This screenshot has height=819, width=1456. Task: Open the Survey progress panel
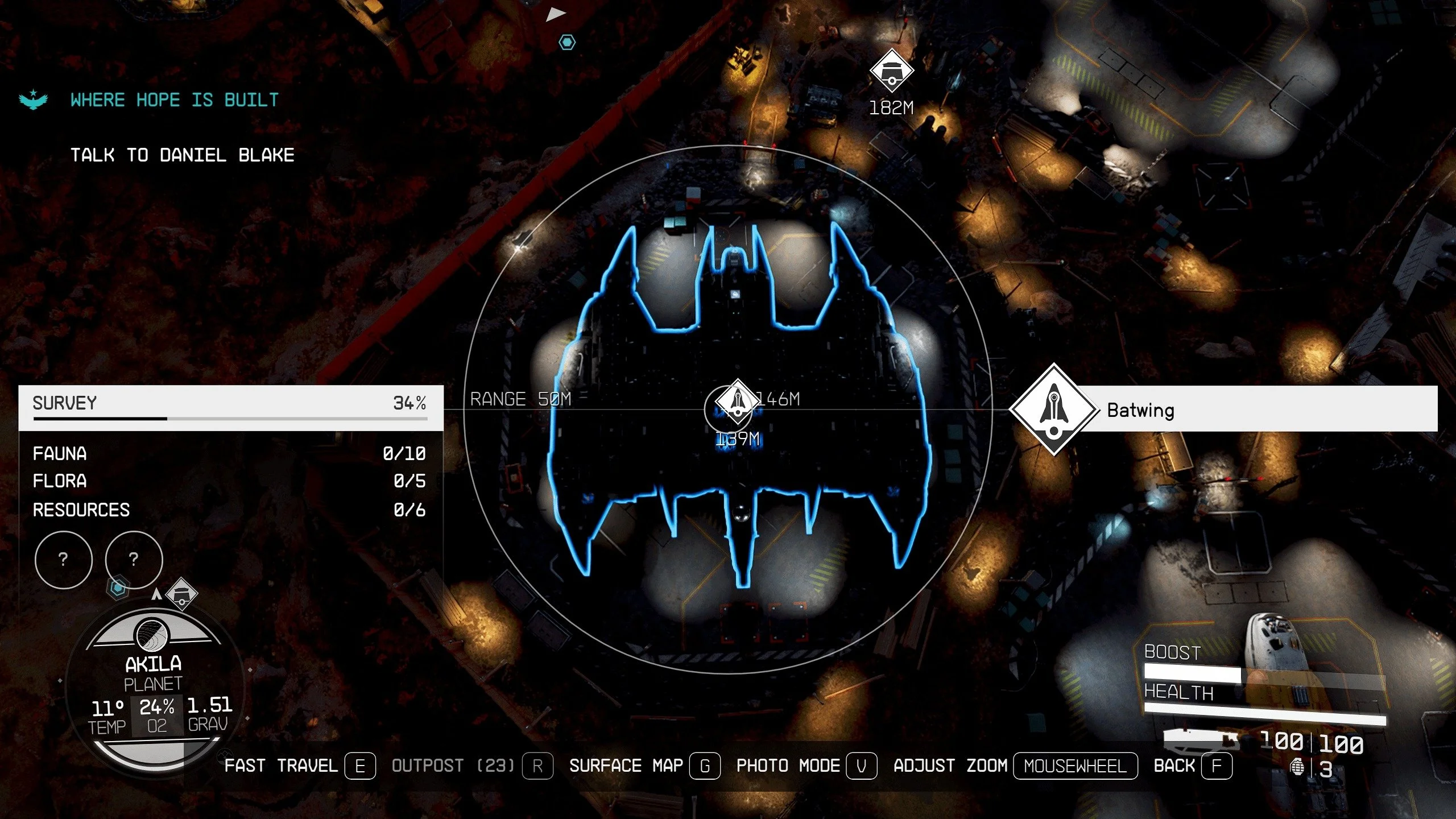click(x=230, y=407)
